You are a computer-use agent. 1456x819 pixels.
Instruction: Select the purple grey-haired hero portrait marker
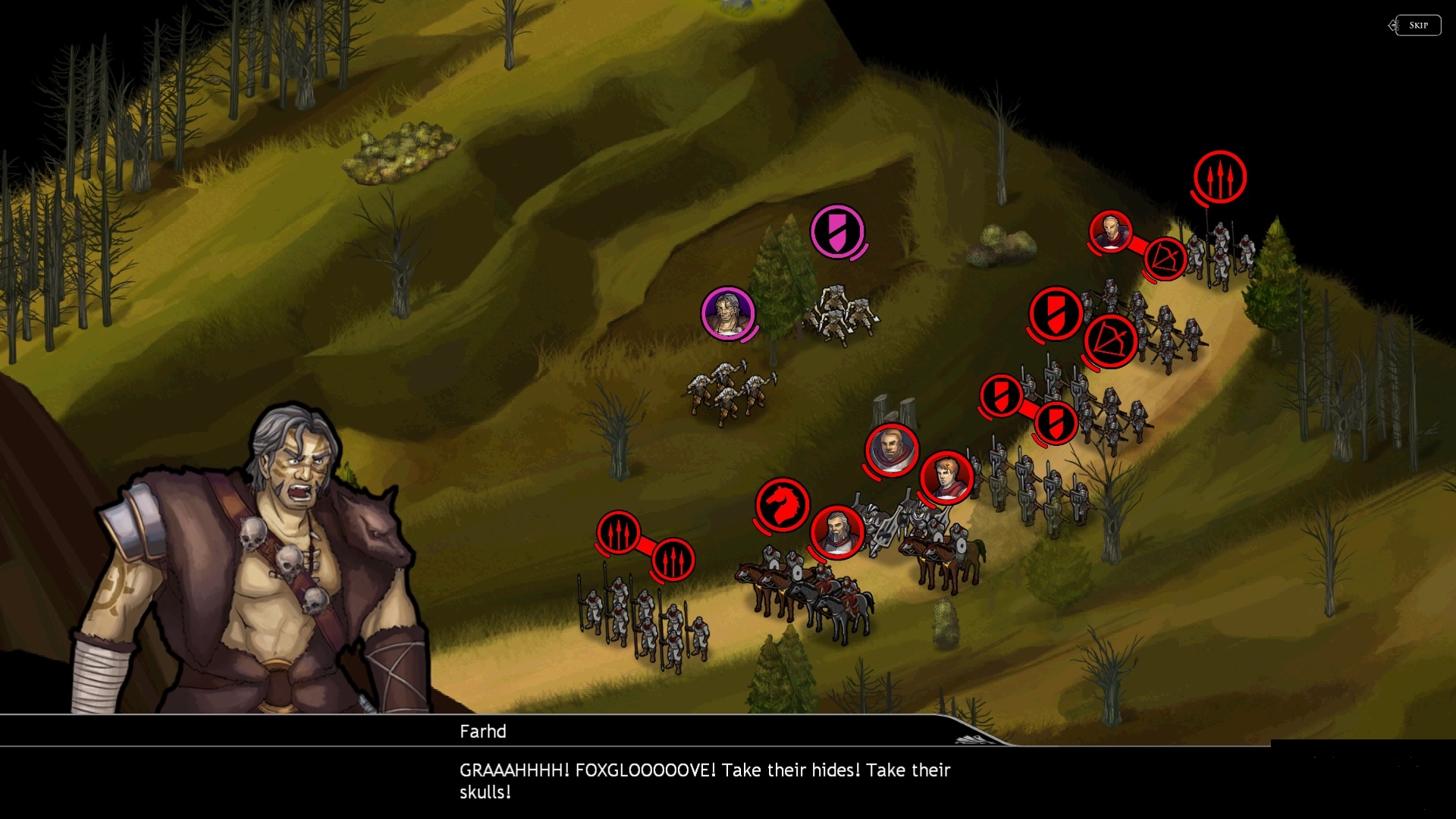[x=728, y=312]
